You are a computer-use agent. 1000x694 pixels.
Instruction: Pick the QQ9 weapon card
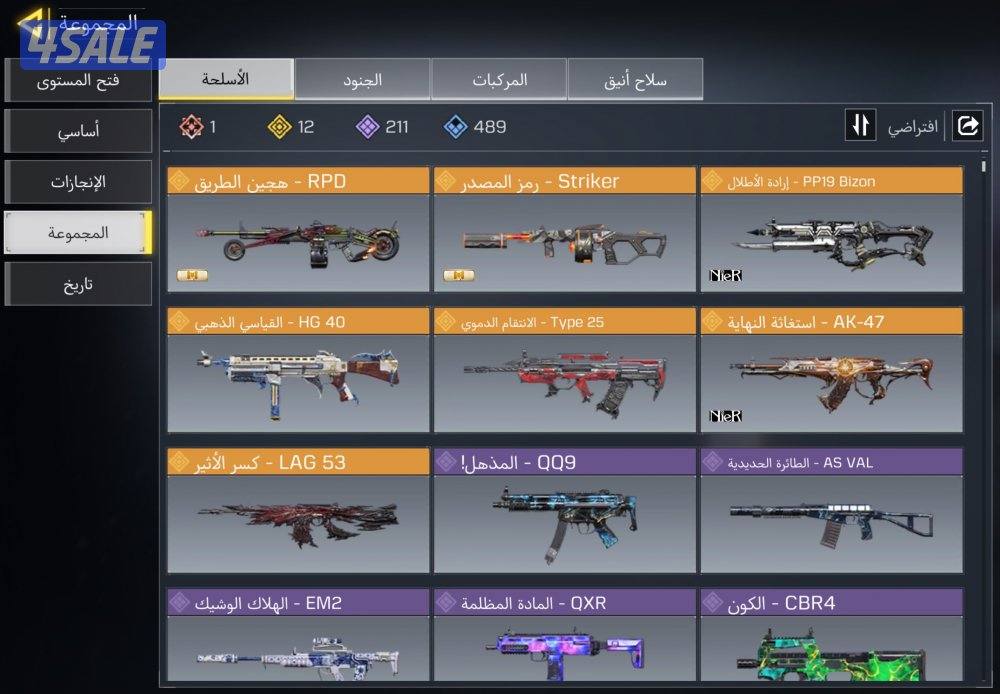click(x=564, y=511)
